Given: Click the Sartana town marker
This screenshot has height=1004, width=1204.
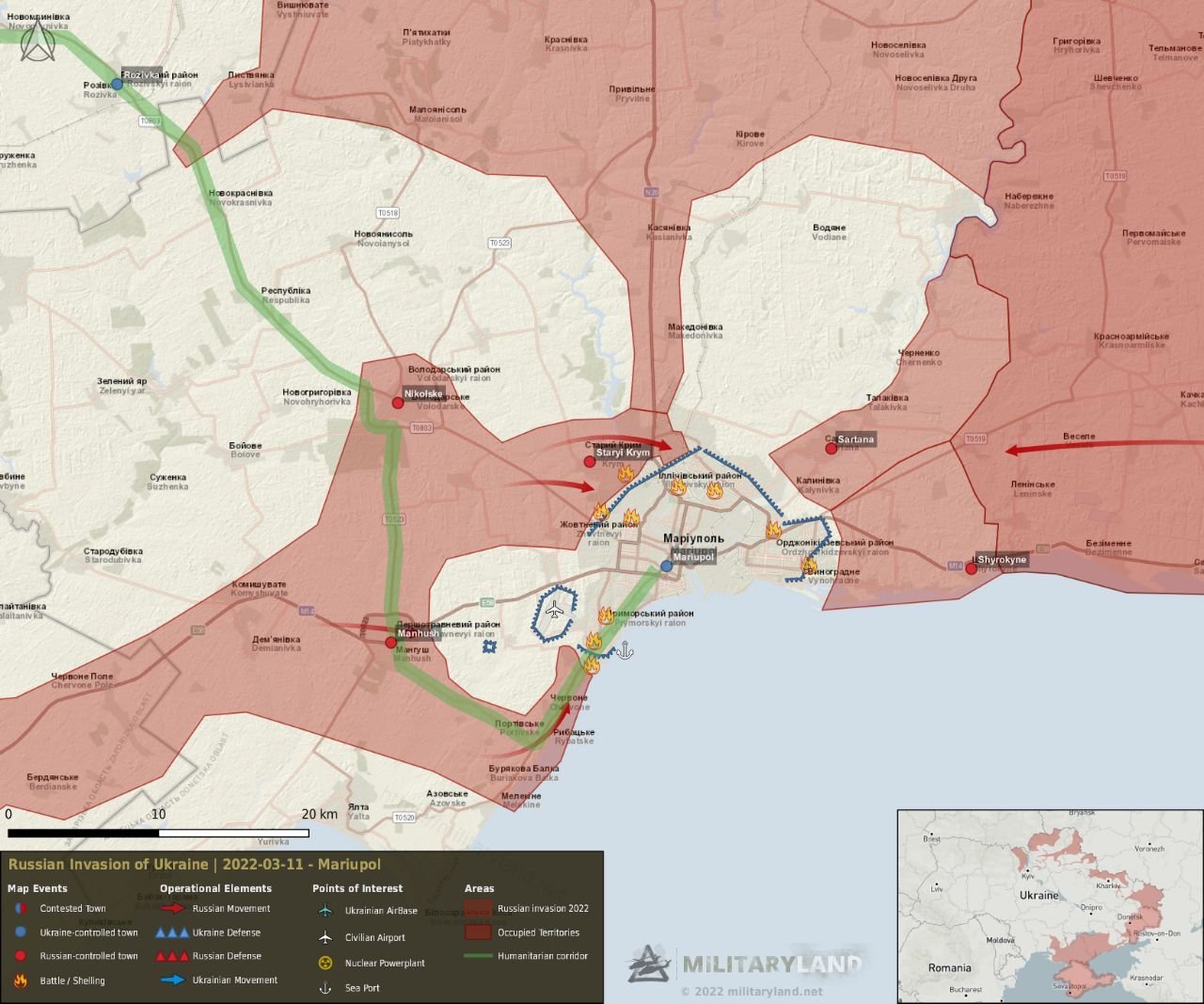Looking at the screenshot, I should pos(832,448).
